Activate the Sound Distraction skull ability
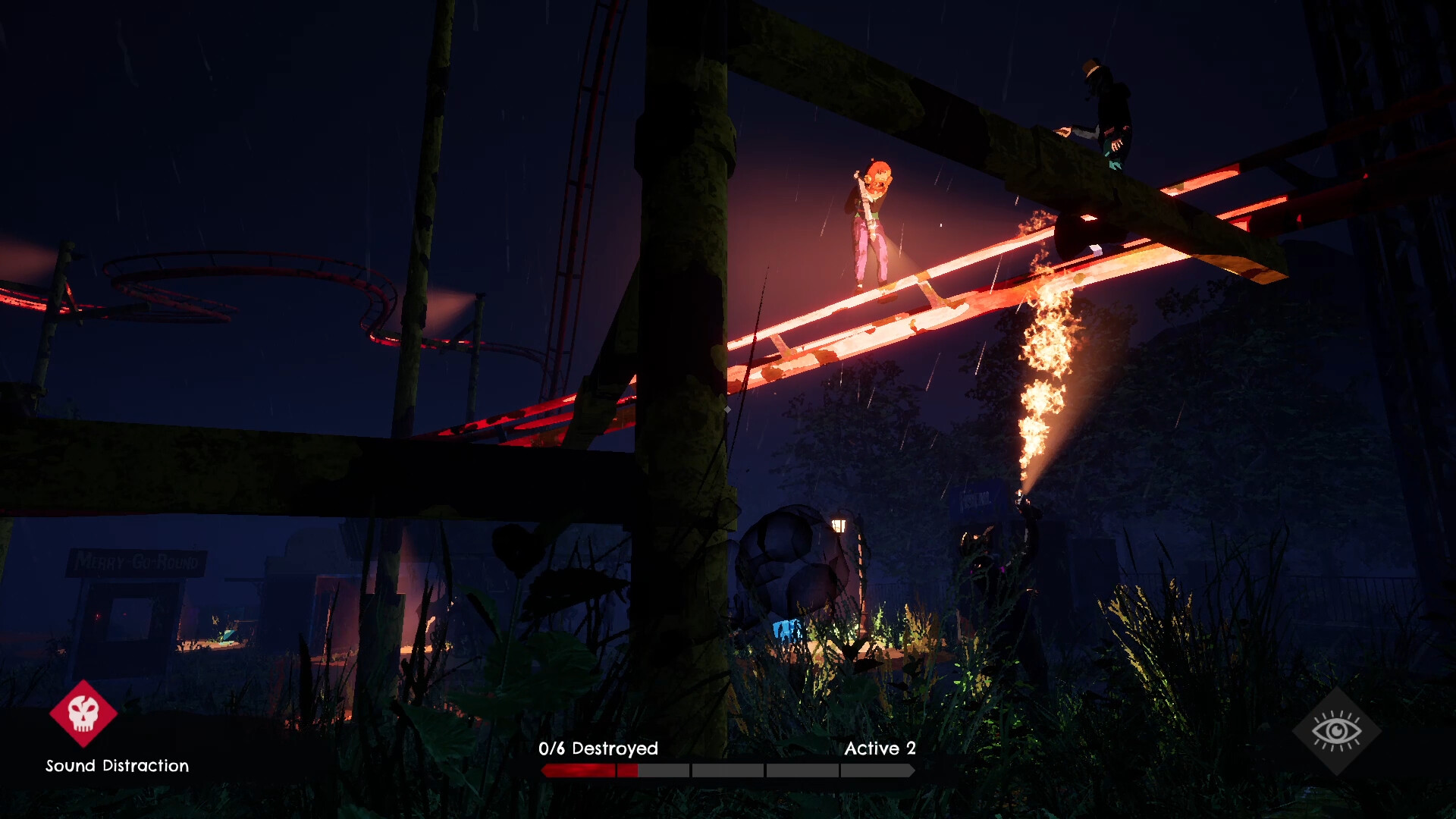The height and width of the screenshot is (819, 1456). coord(83,714)
